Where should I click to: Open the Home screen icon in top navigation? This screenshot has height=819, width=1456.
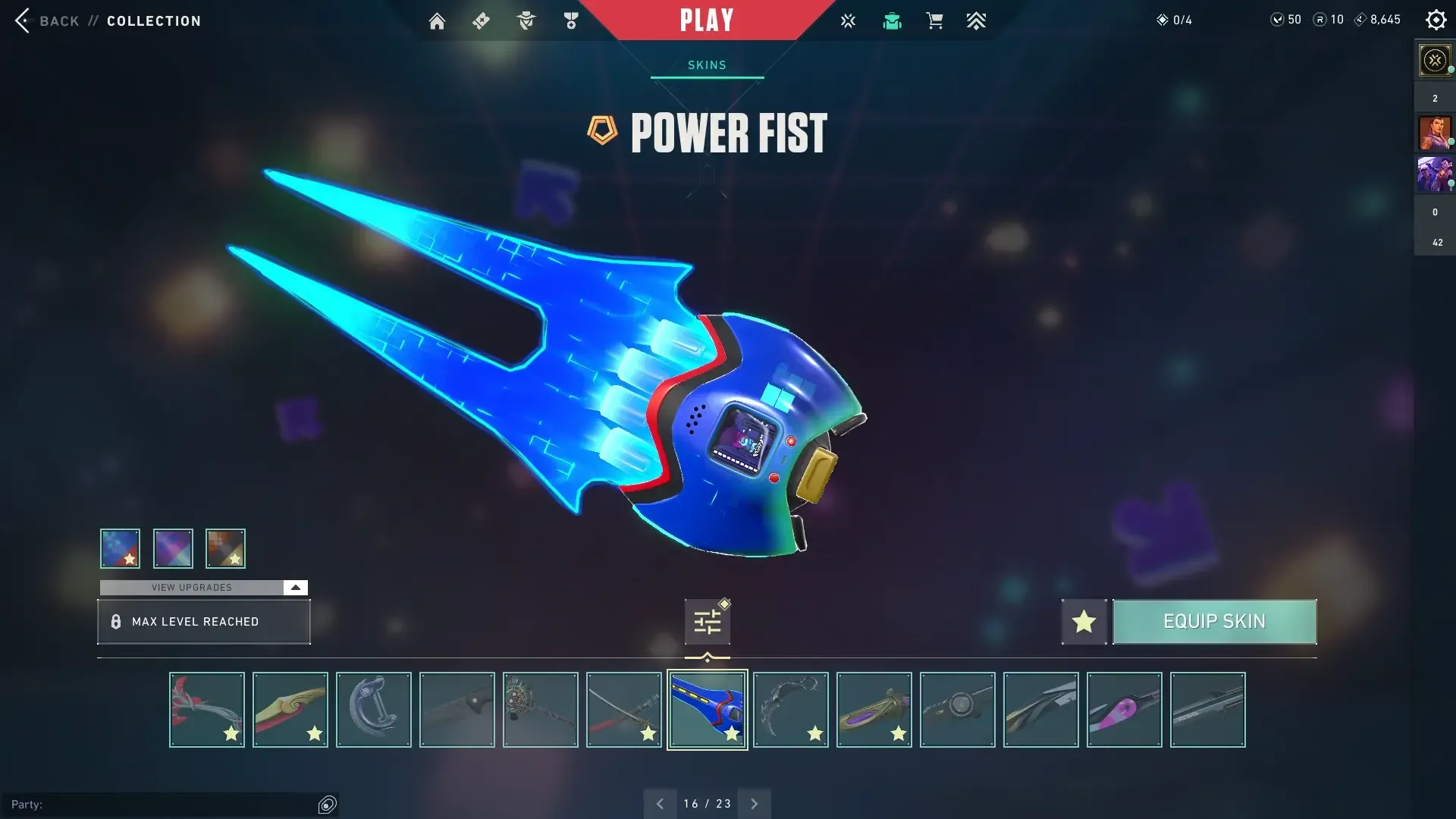click(437, 20)
